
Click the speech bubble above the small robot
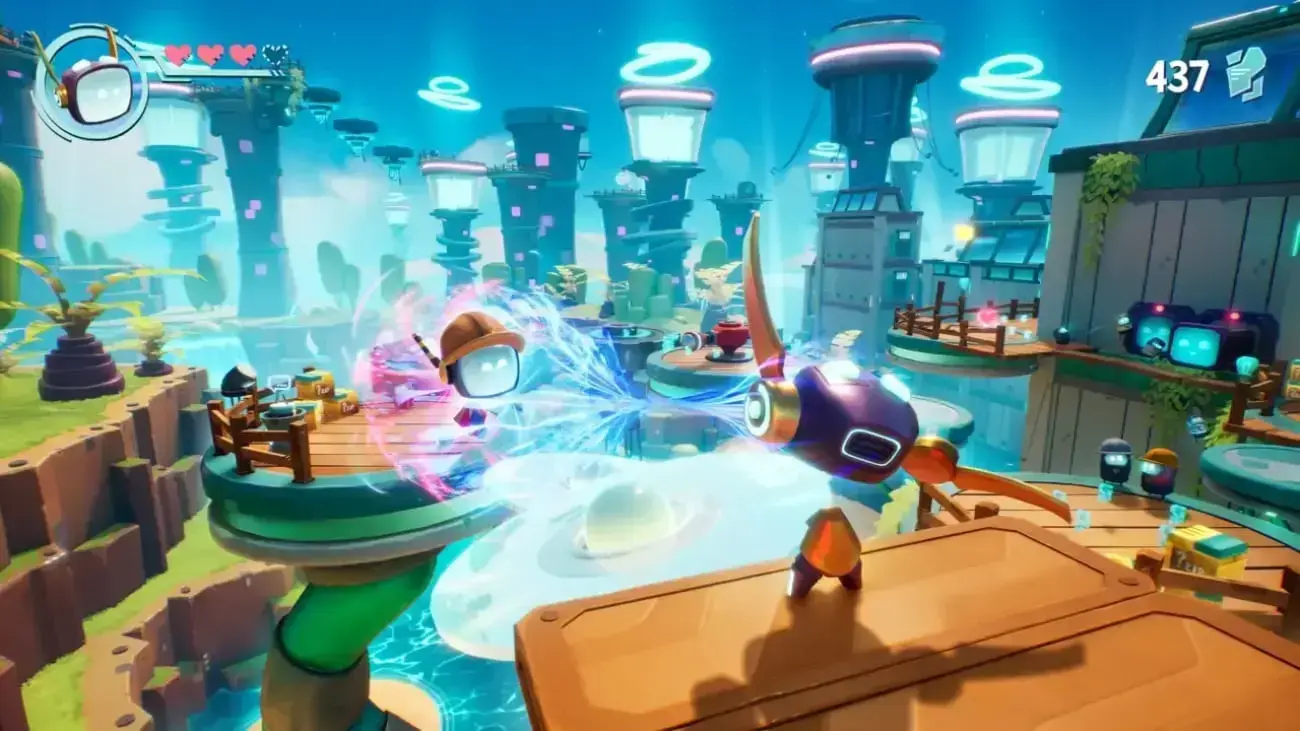point(278,383)
